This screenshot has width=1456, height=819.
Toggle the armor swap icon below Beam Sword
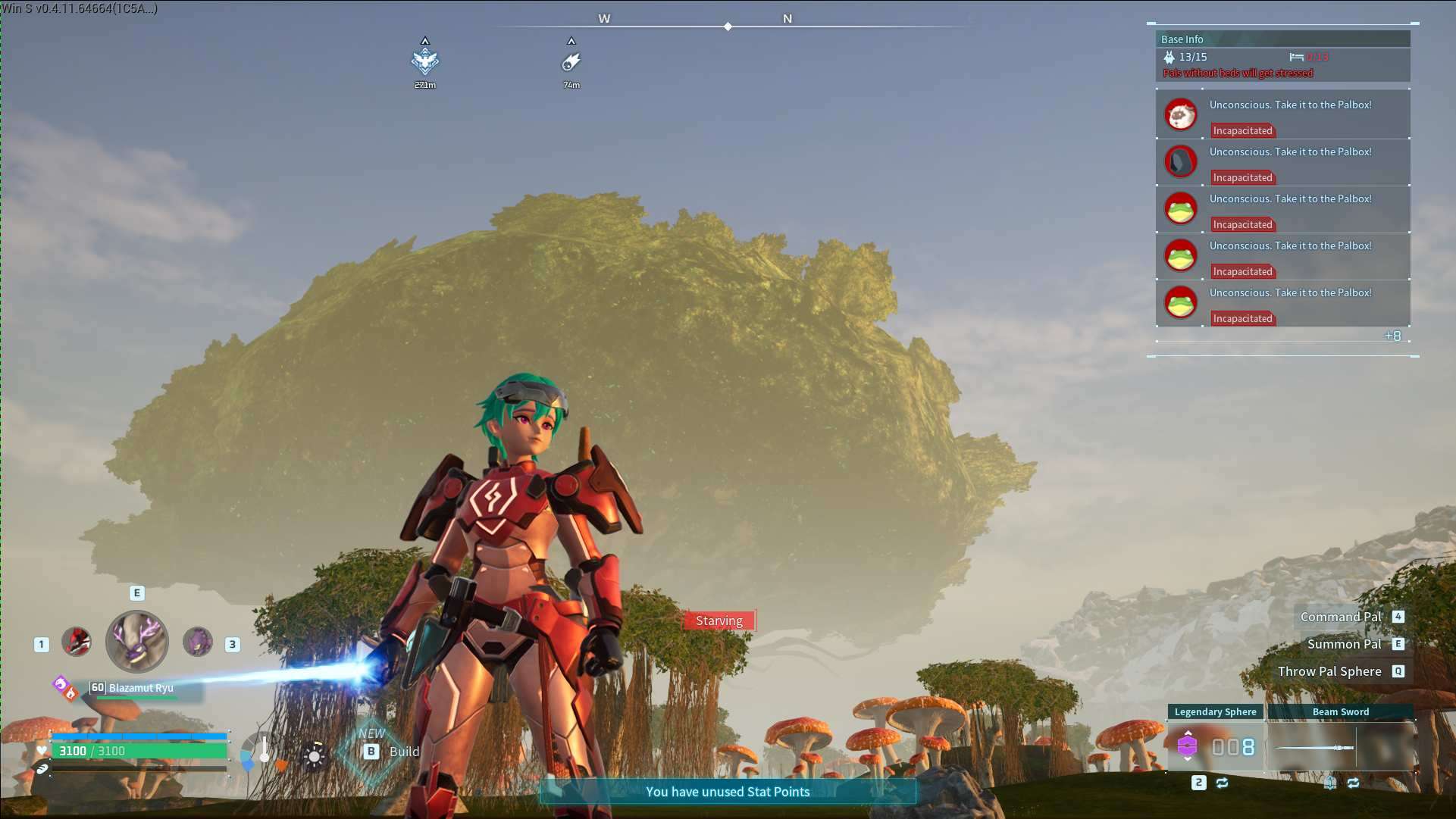pos(1331,782)
